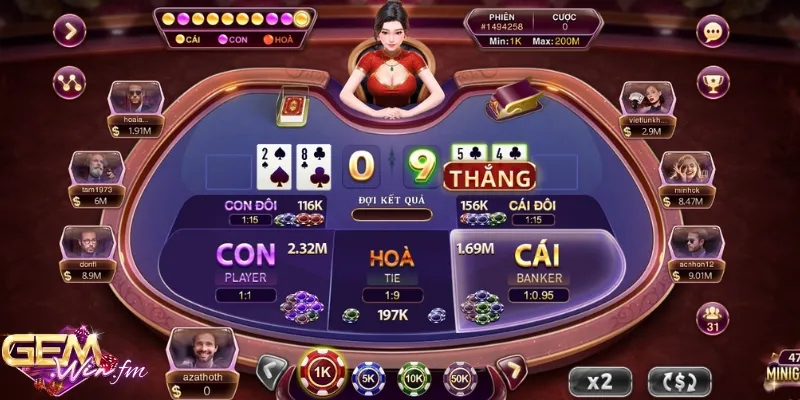Screen dimensions: 800x400
Task: Open the chat bubble icon
Action: pyautogui.click(x=714, y=32)
